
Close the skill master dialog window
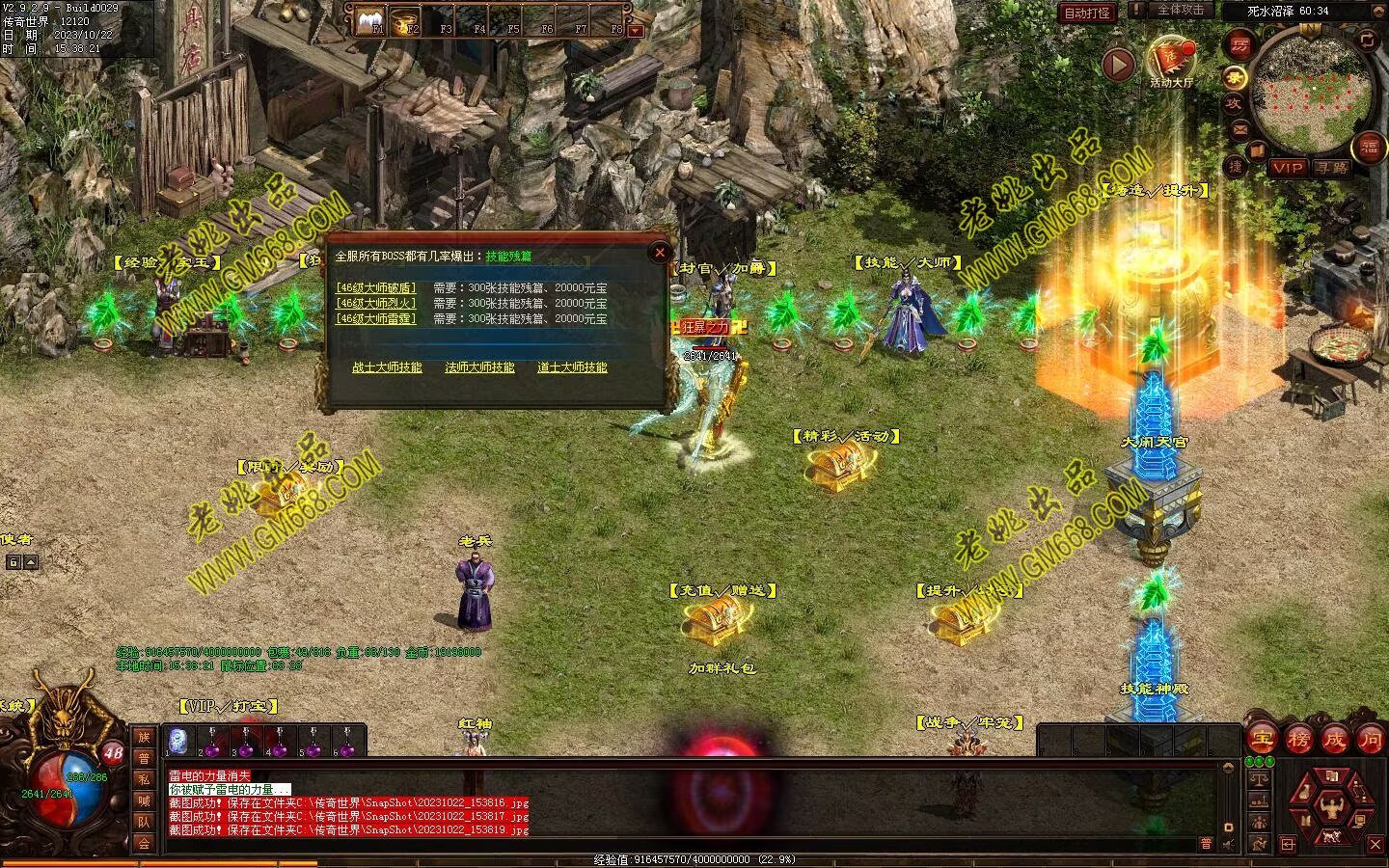pyautogui.click(x=660, y=253)
